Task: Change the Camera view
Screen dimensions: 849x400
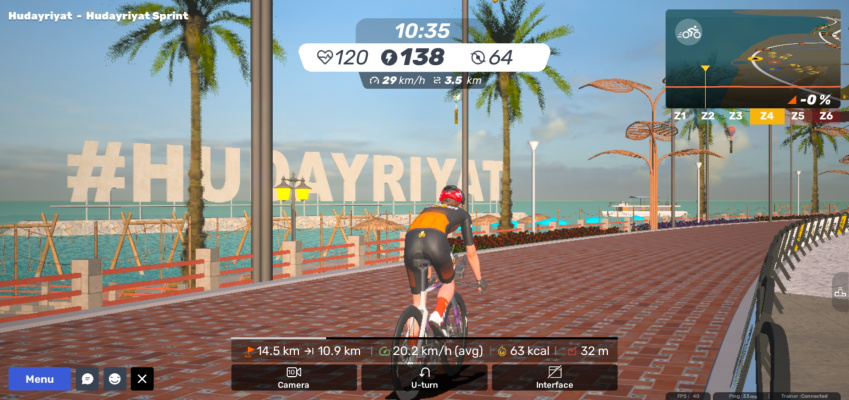Action: [294, 377]
